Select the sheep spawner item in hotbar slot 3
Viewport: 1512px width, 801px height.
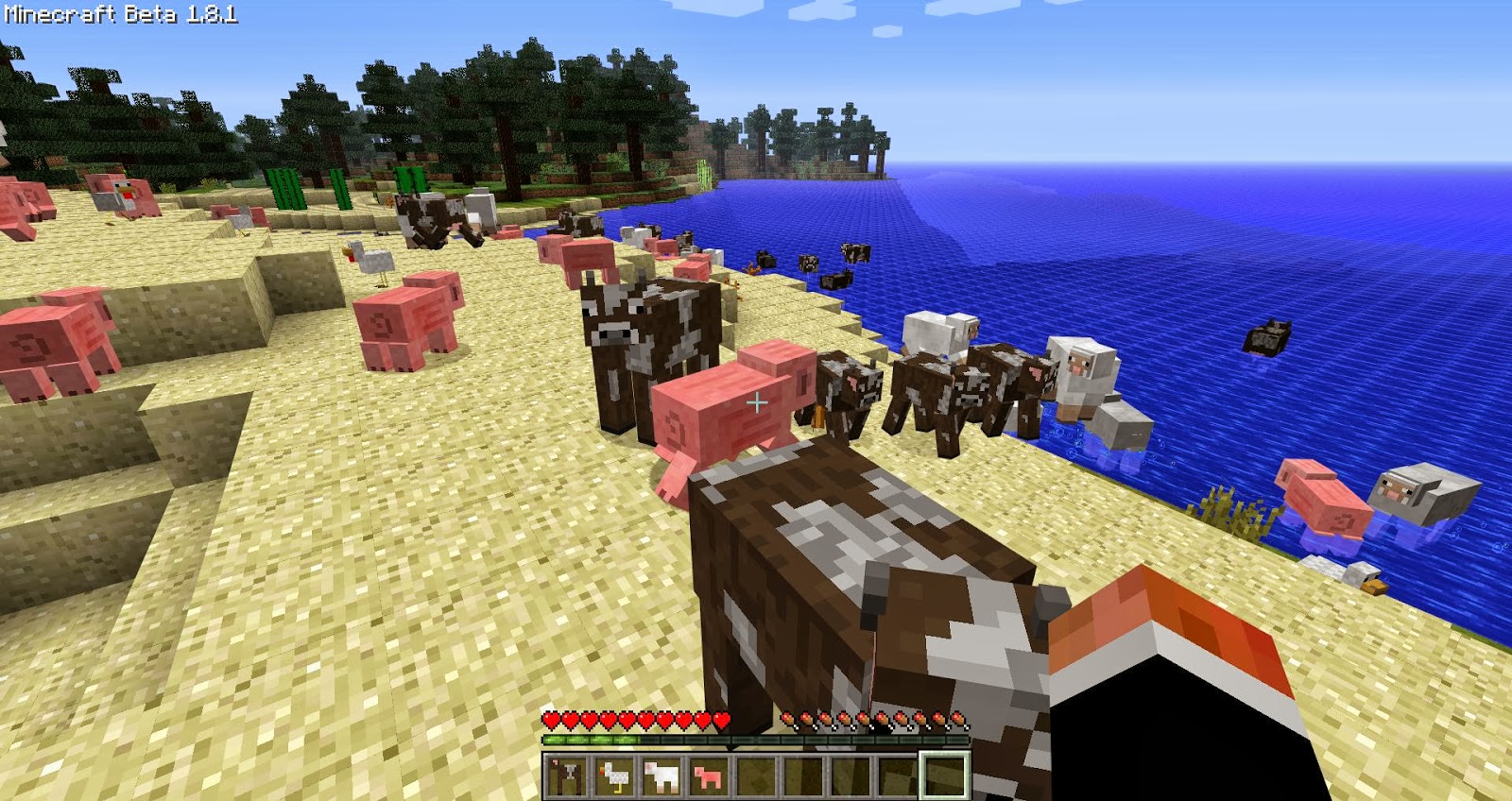[x=662, y=775]
